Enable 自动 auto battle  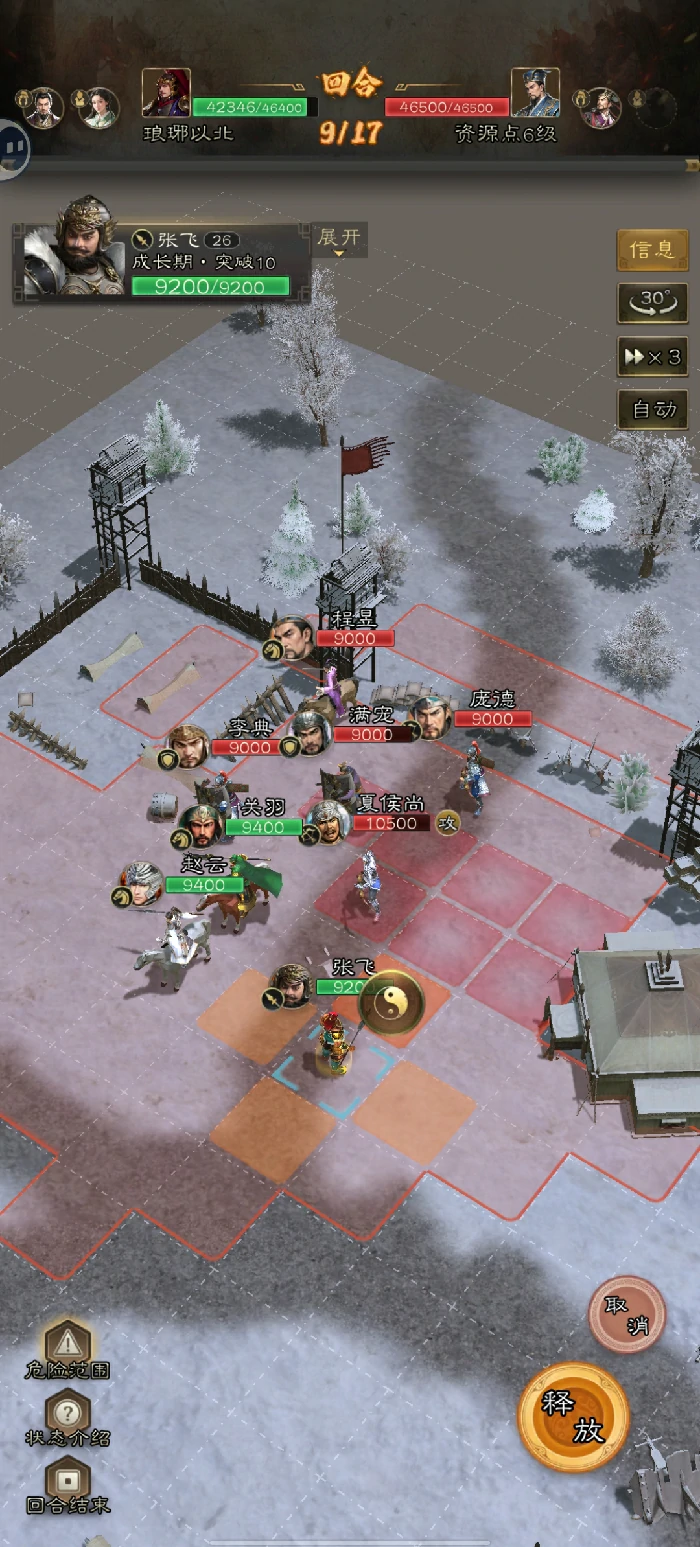coord(652,409)
